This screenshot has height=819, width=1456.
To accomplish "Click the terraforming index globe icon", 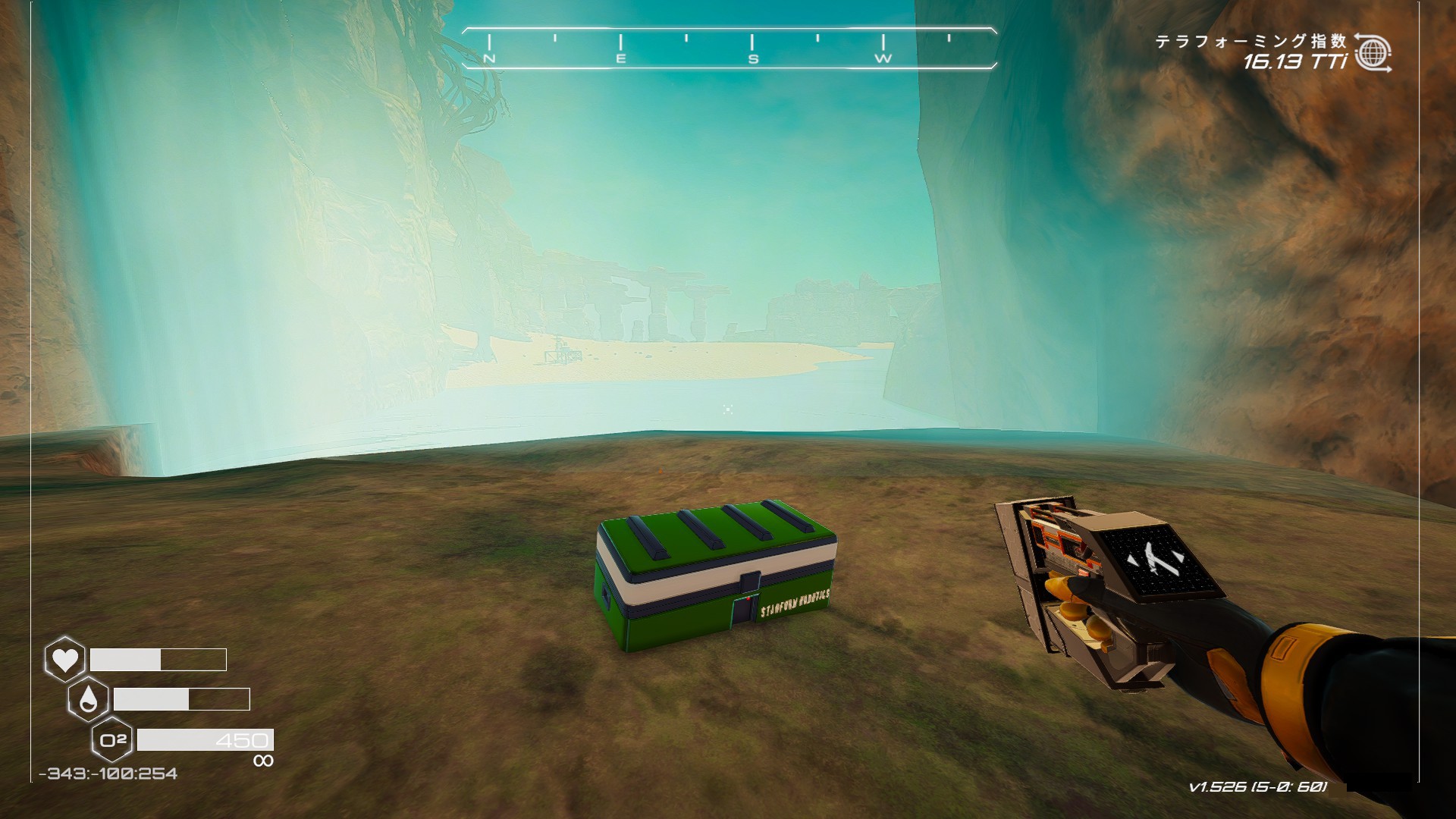I will (1373, 53).
